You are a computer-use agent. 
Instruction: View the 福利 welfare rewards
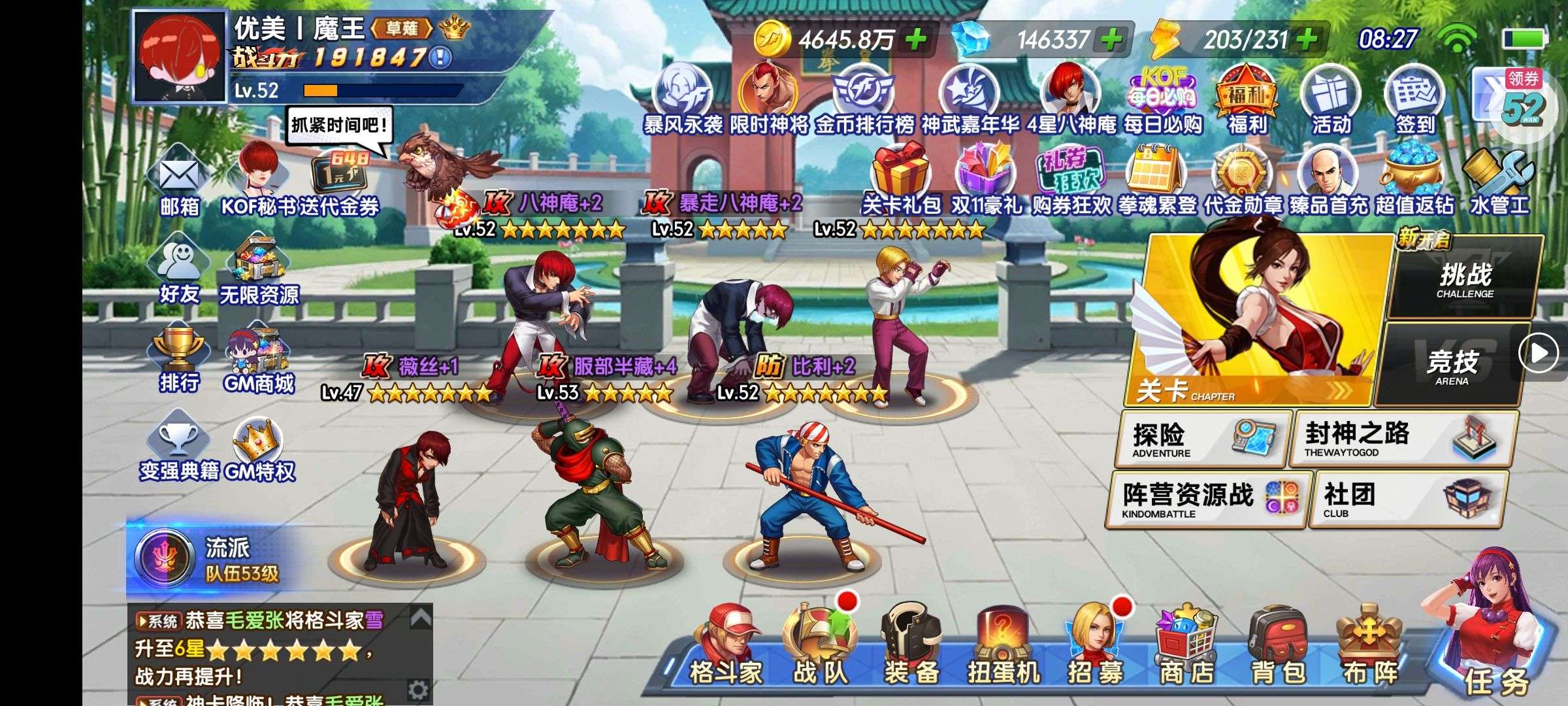click(1246, 99)
